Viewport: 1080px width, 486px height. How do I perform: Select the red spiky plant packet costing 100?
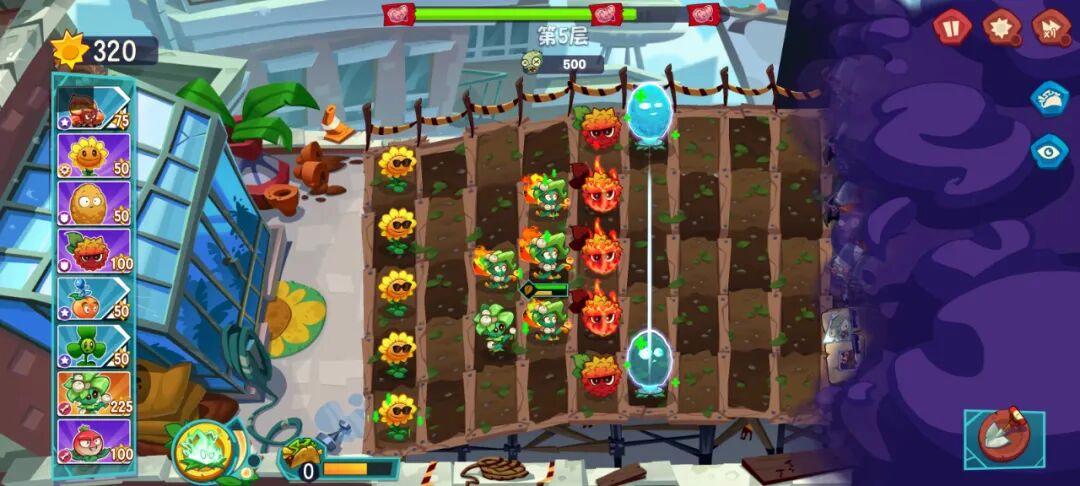pyautogui.click(x=94, y=251)
